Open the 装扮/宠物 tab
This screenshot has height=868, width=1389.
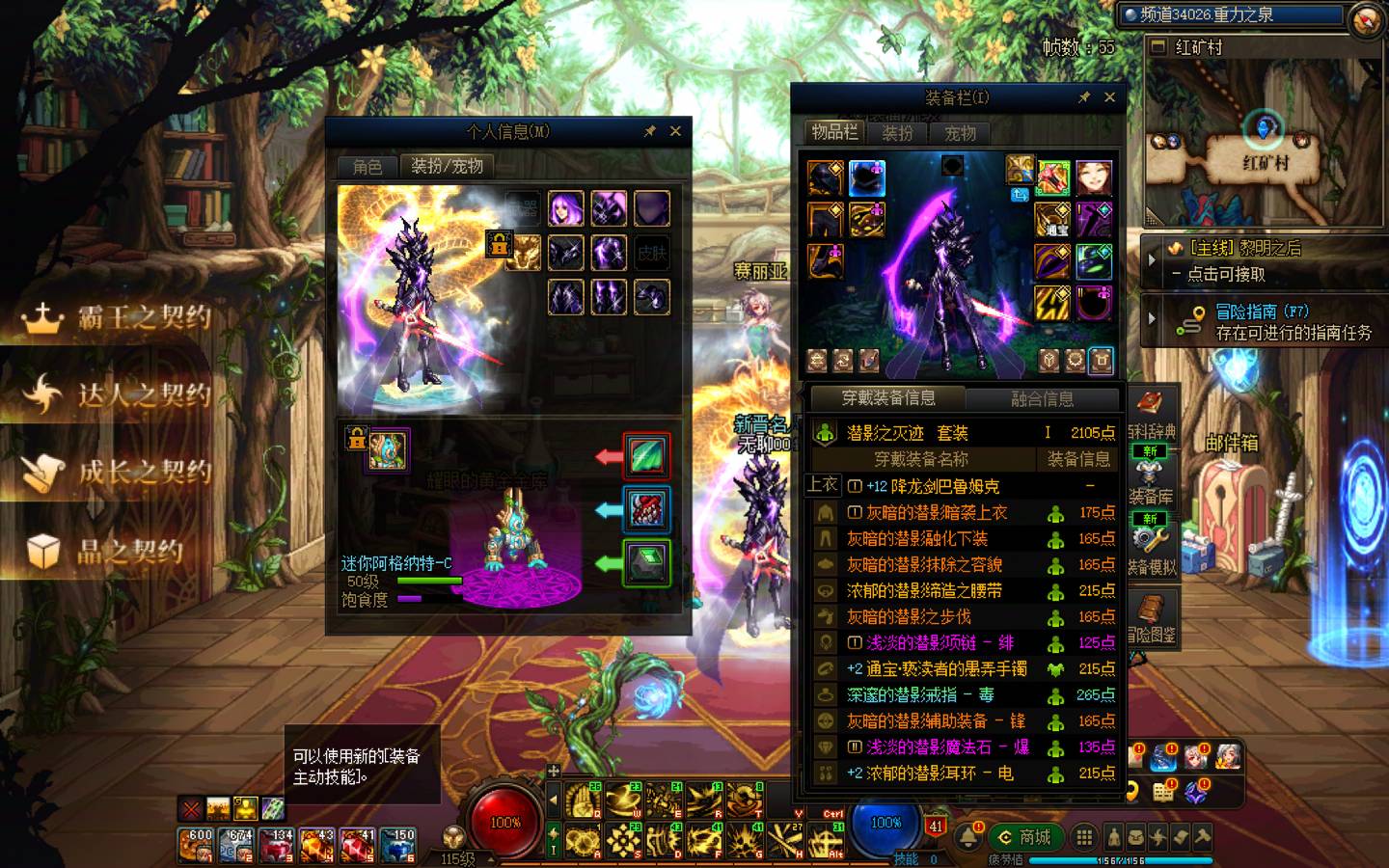[447, 166]
